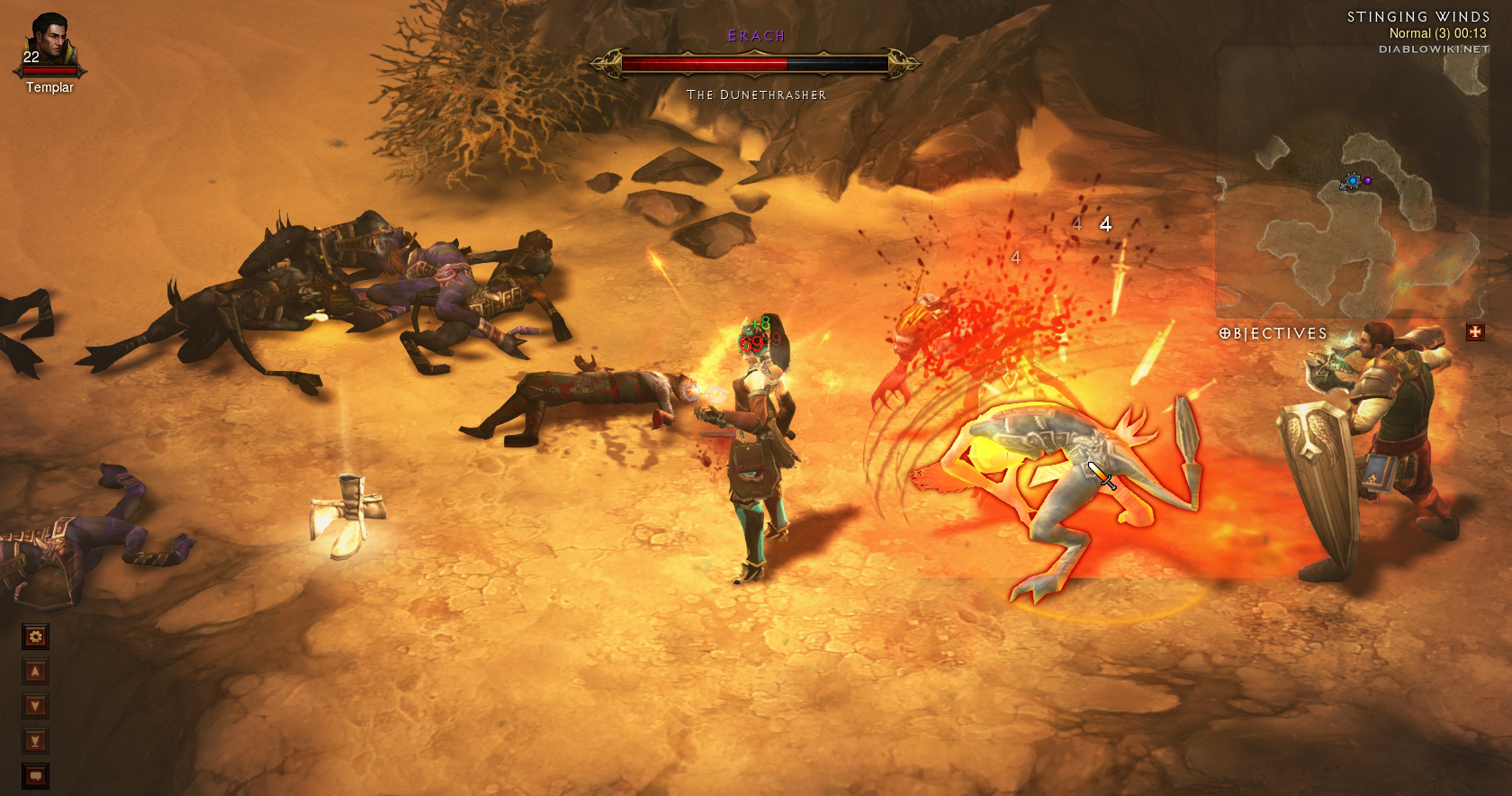Select the Templar follower portrait
Image resolution: width=1512 pixels, height=796 pixels.
point(49,43)
